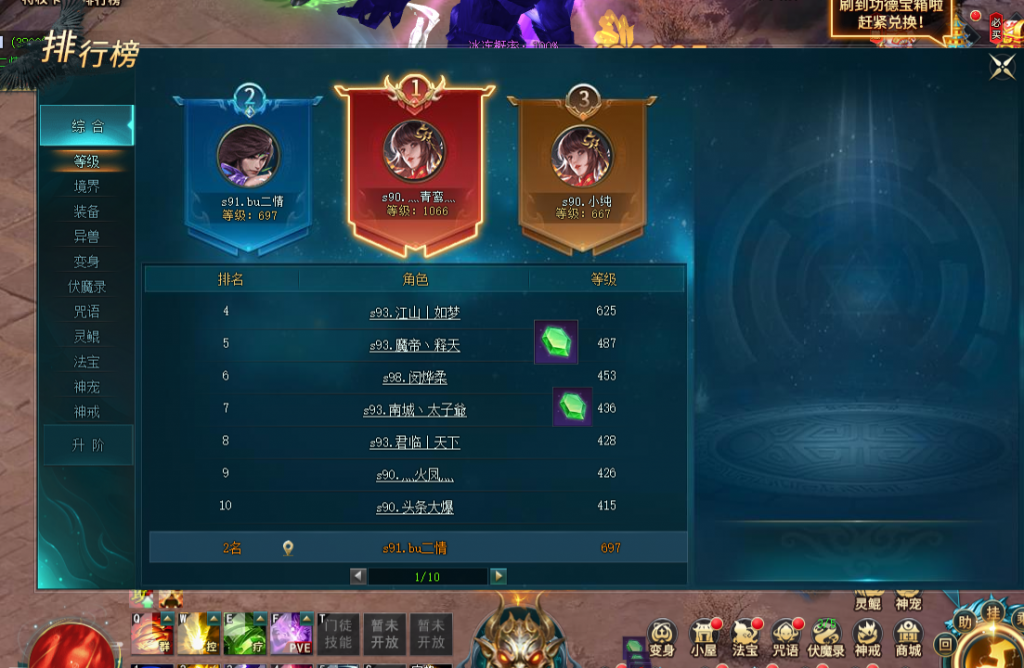Viewport: 1024px width, 668px height.
Task: Select third-place player s90.小纯's portrait
Action: pyautogui.click(x=582, y=156)
